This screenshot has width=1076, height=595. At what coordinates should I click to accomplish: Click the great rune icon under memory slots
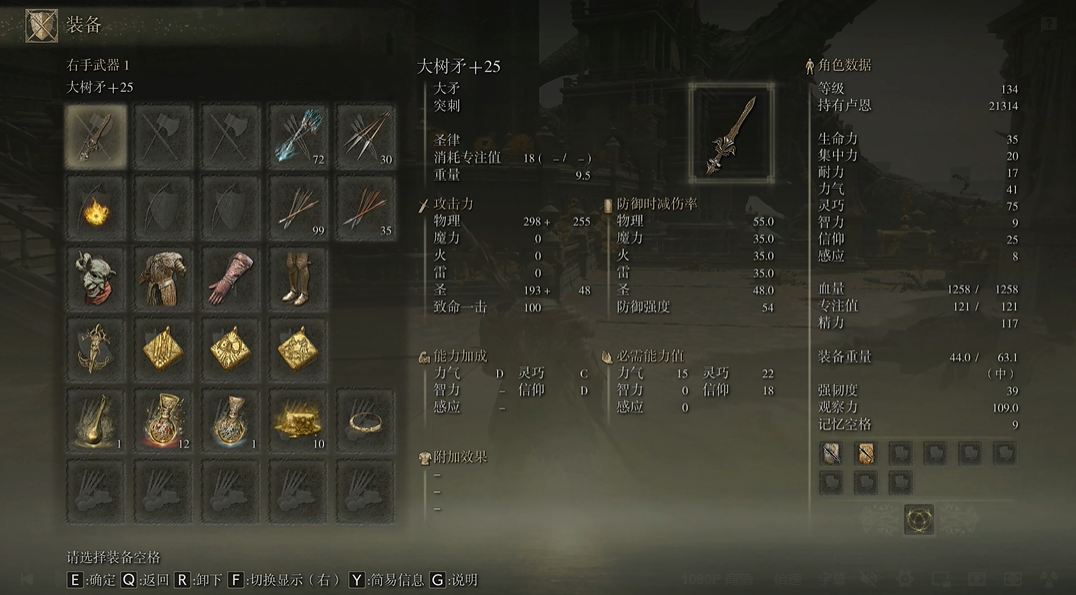coord(919,519)
